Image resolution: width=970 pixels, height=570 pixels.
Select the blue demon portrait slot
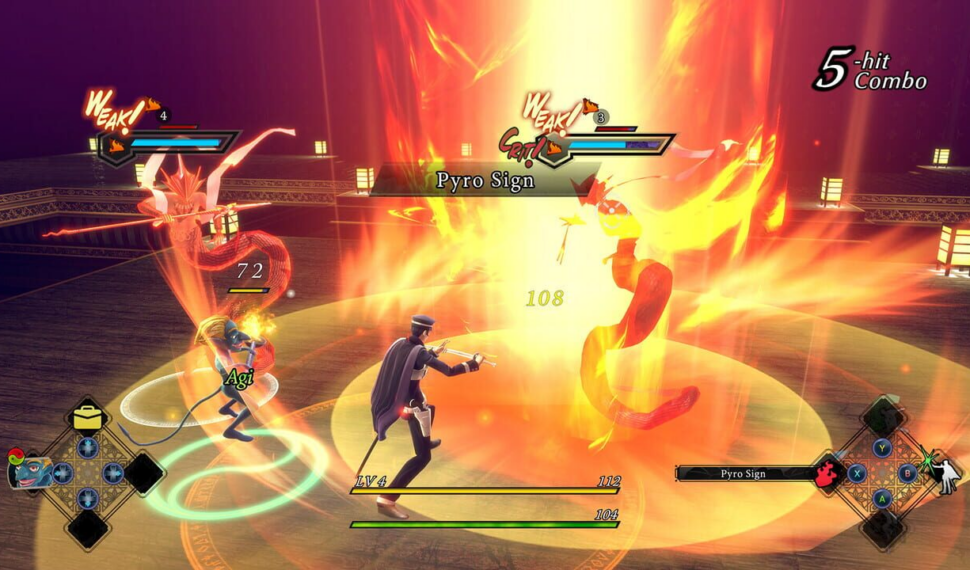click(29, 470)
